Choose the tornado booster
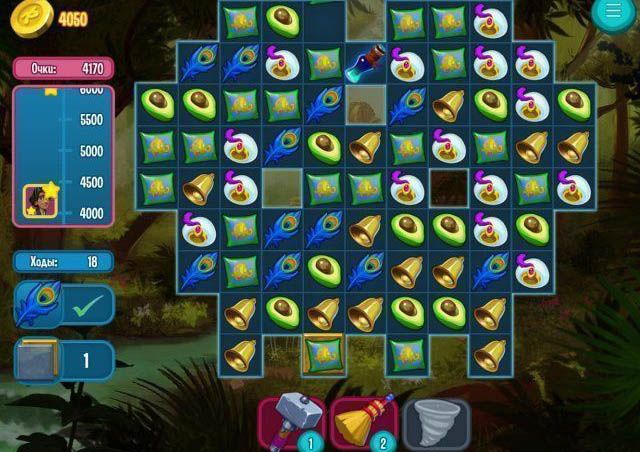Viewport: 640px width, 452px height. point(434,420)
